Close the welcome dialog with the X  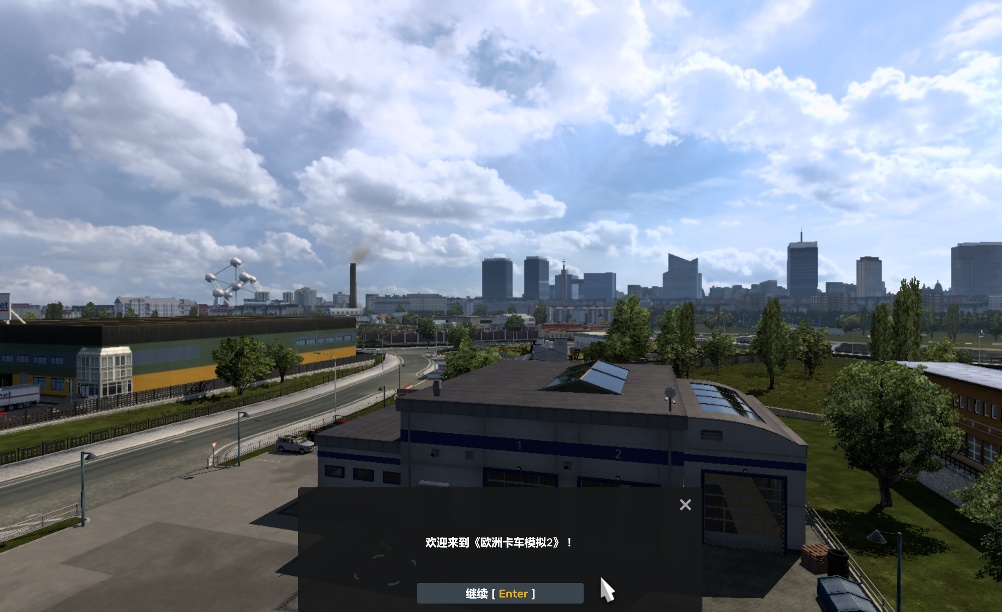pyautogui.click(x=685, y=505)
